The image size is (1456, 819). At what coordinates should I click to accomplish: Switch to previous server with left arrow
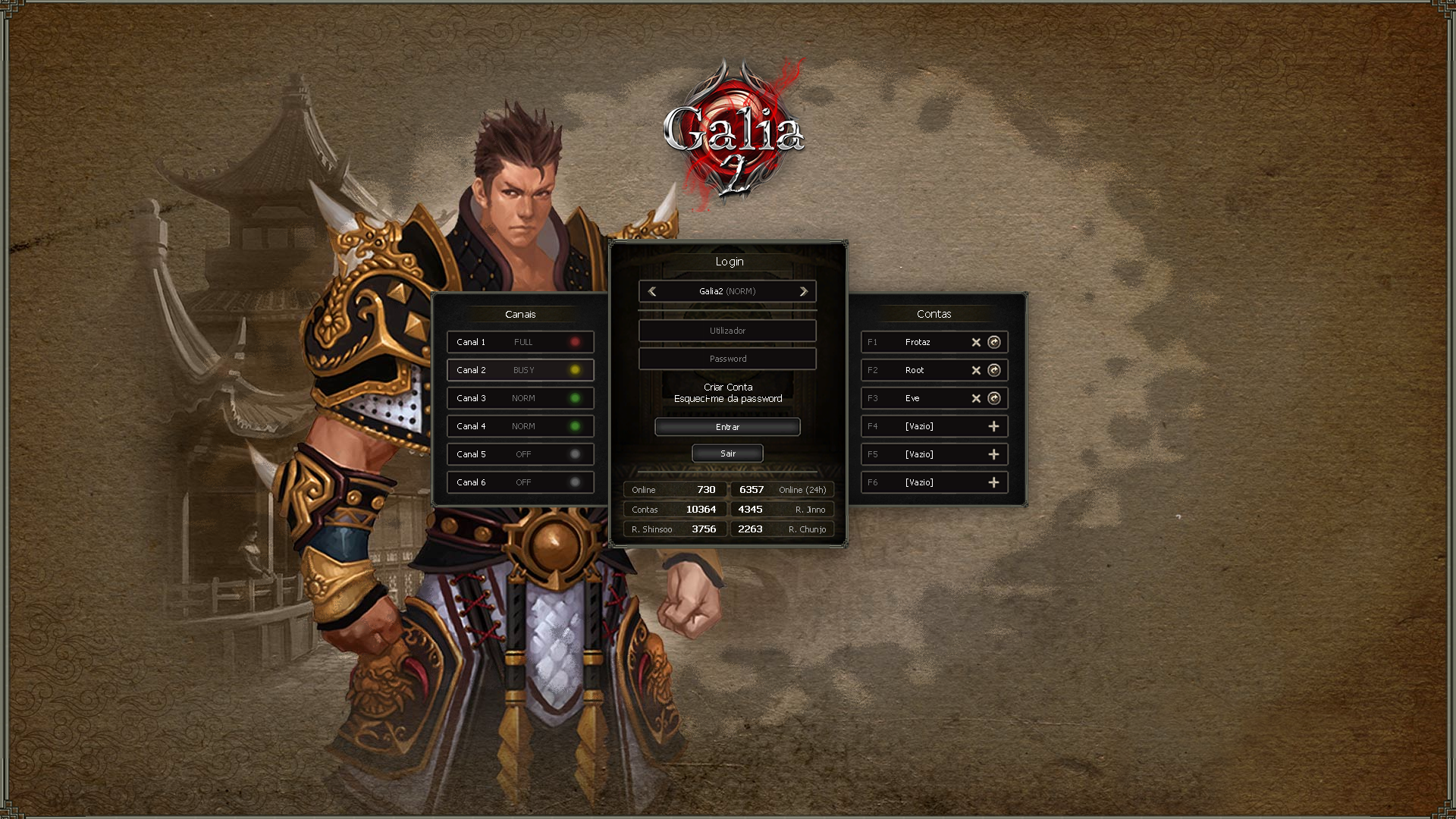652,291
